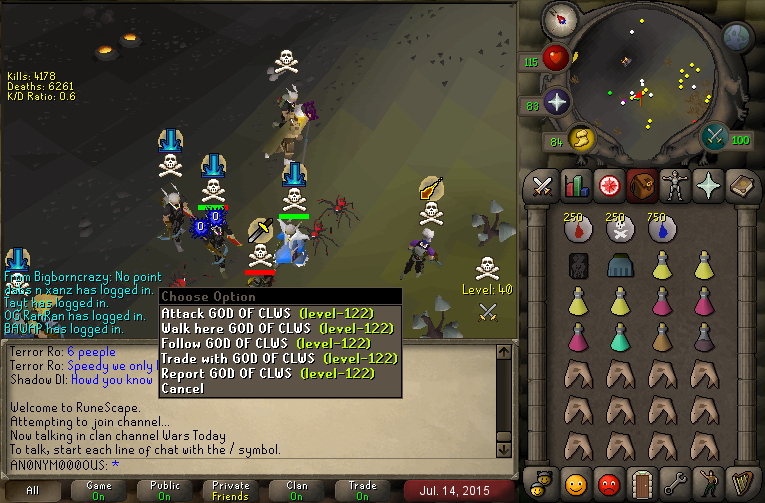Select Trade with GOD OF CLWS

click(x=279, y=358)
